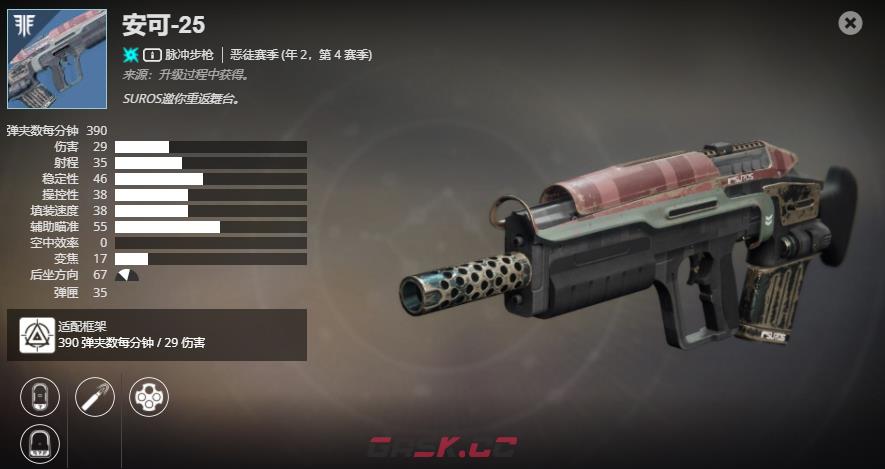Click the ammo type icon before 脉冲步枪
The width and height of the screenshot is (885, 469).
(153, 54)
